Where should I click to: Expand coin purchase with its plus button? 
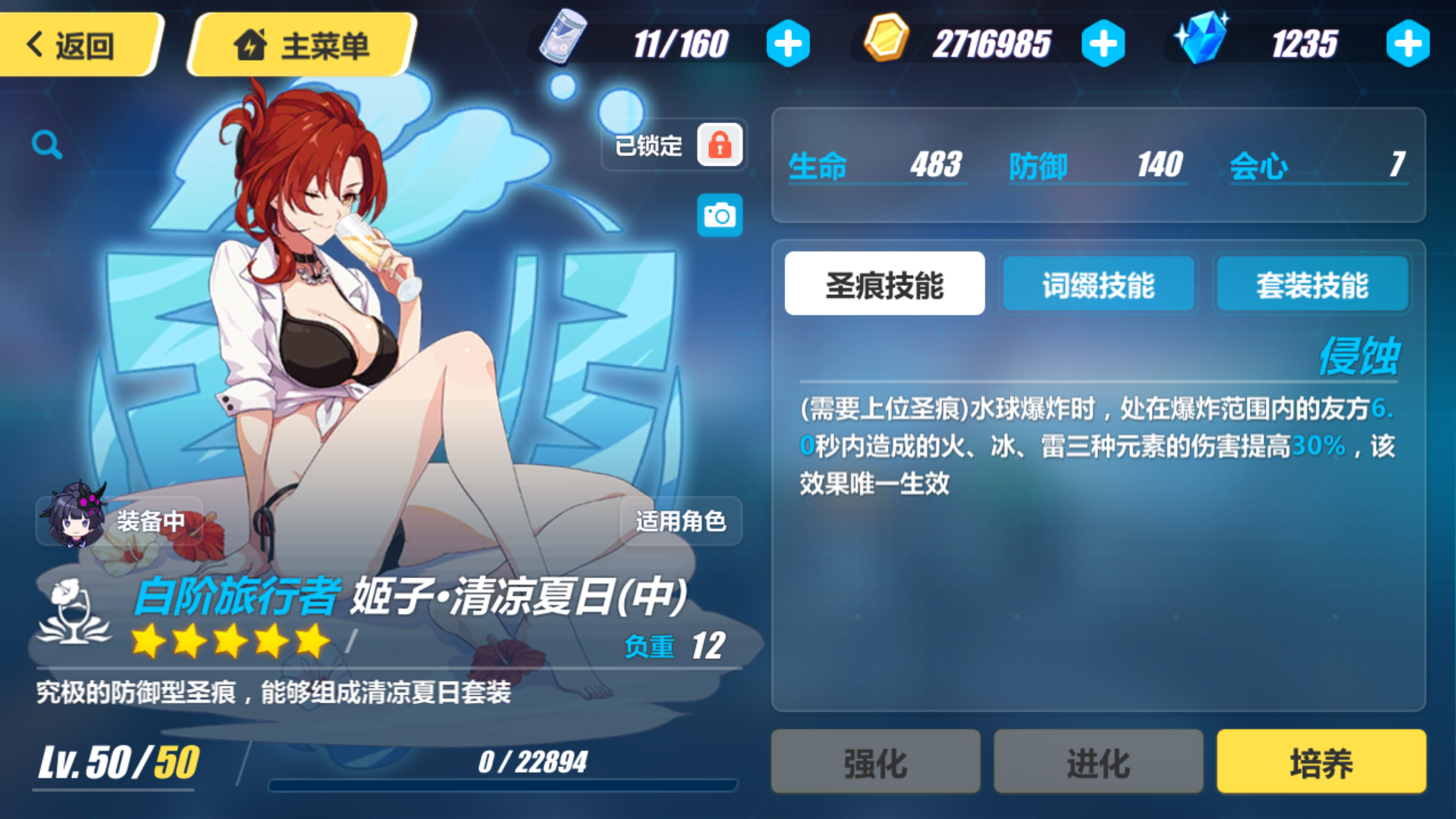pos(1101,43)
